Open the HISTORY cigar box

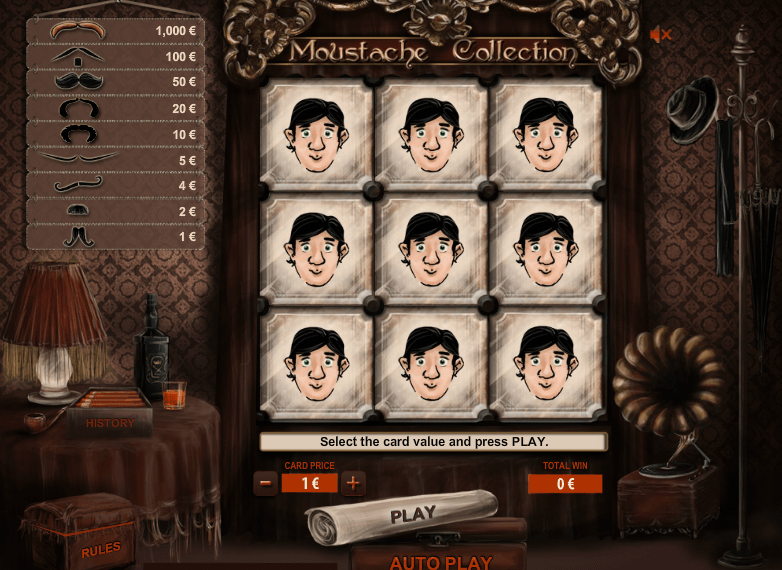click(x=109, y=422)
